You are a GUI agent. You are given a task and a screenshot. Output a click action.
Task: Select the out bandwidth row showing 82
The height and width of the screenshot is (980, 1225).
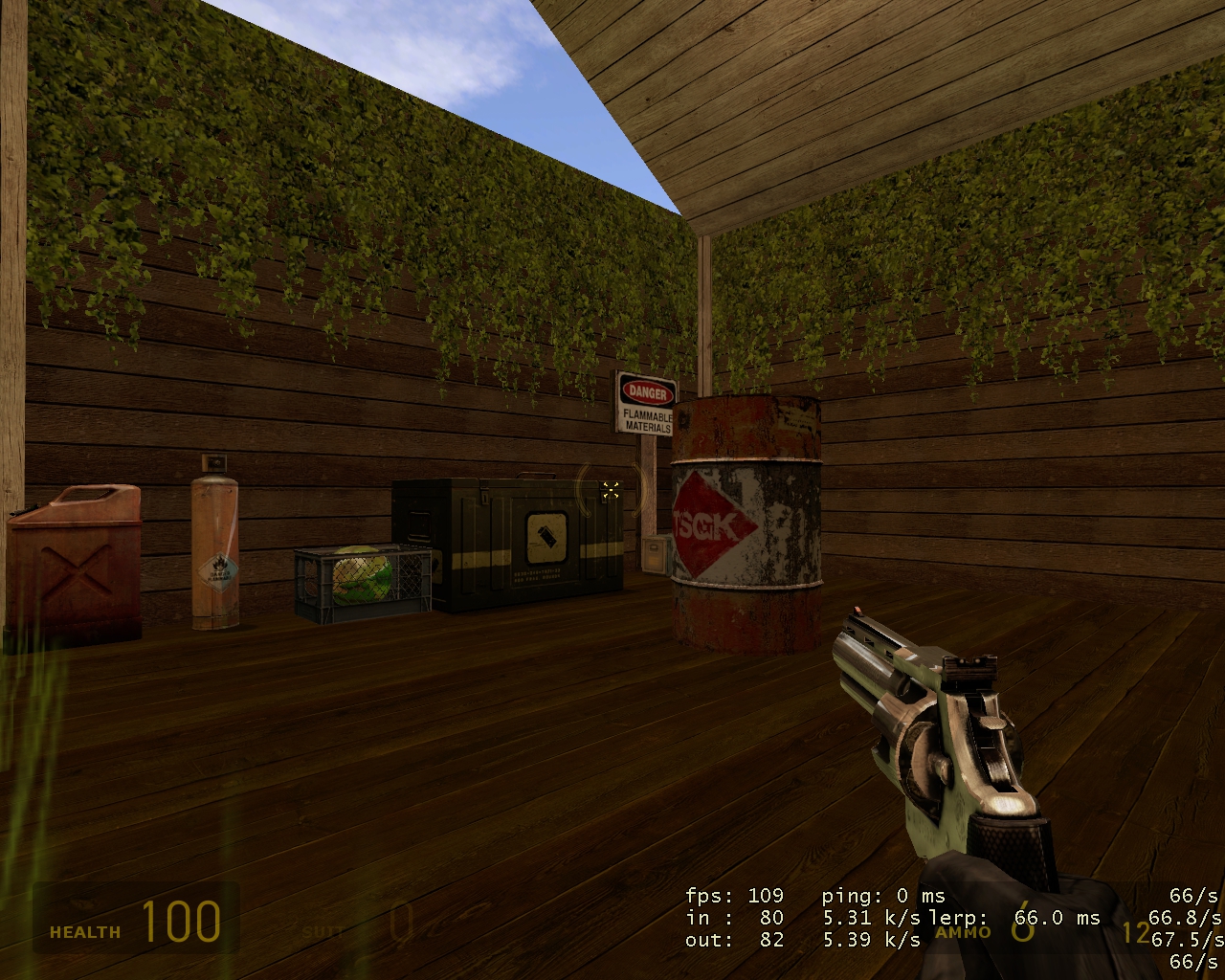tap(737, 939)
